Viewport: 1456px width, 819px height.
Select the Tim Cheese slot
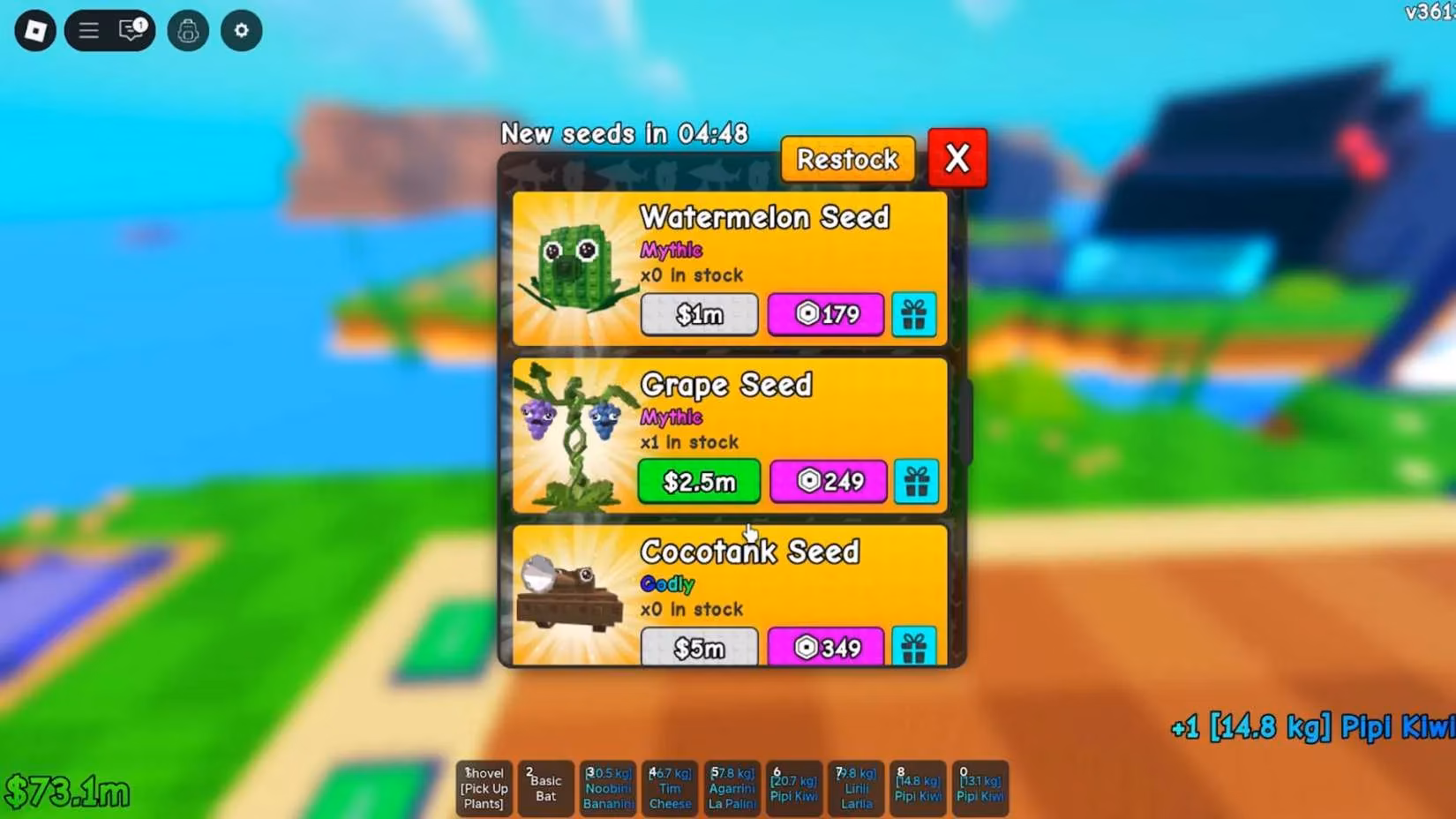click(670, 787)
